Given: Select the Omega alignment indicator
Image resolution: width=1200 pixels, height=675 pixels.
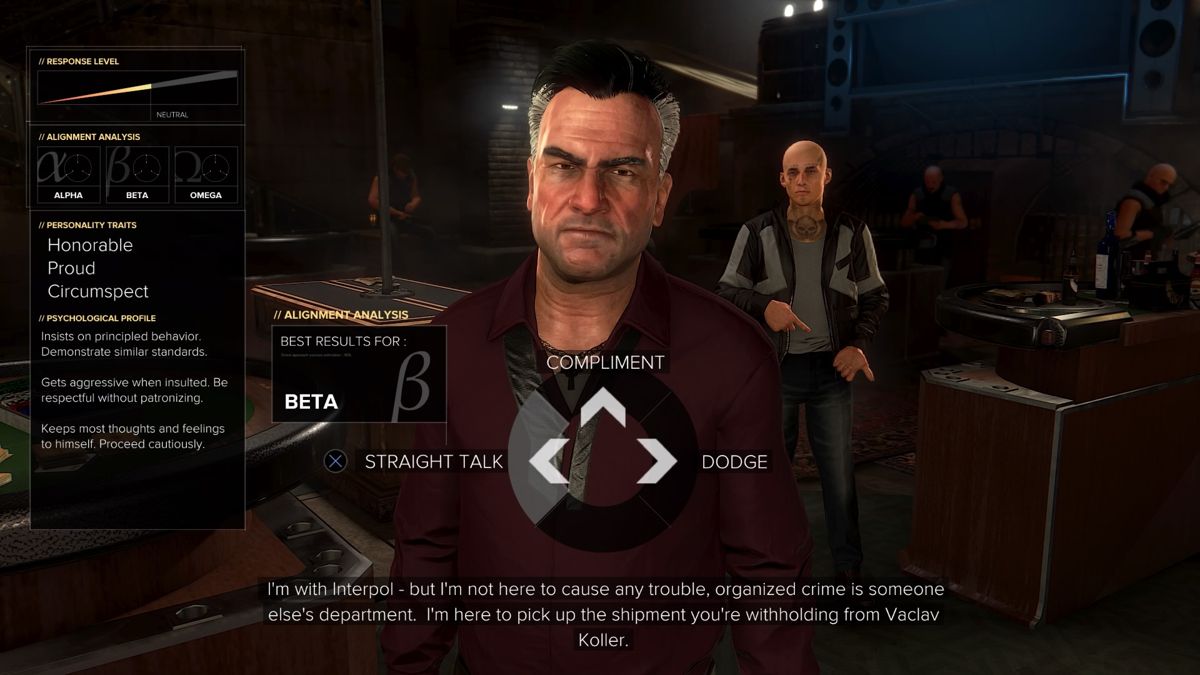Looking at the screenshot, I should coord(206,172).
